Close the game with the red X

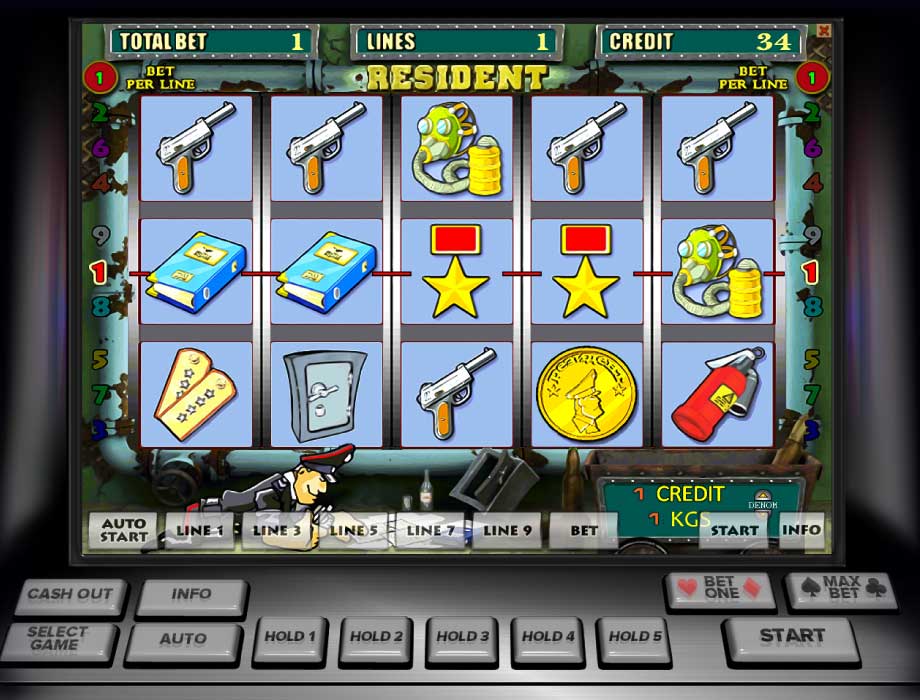[x=824, y=31]
